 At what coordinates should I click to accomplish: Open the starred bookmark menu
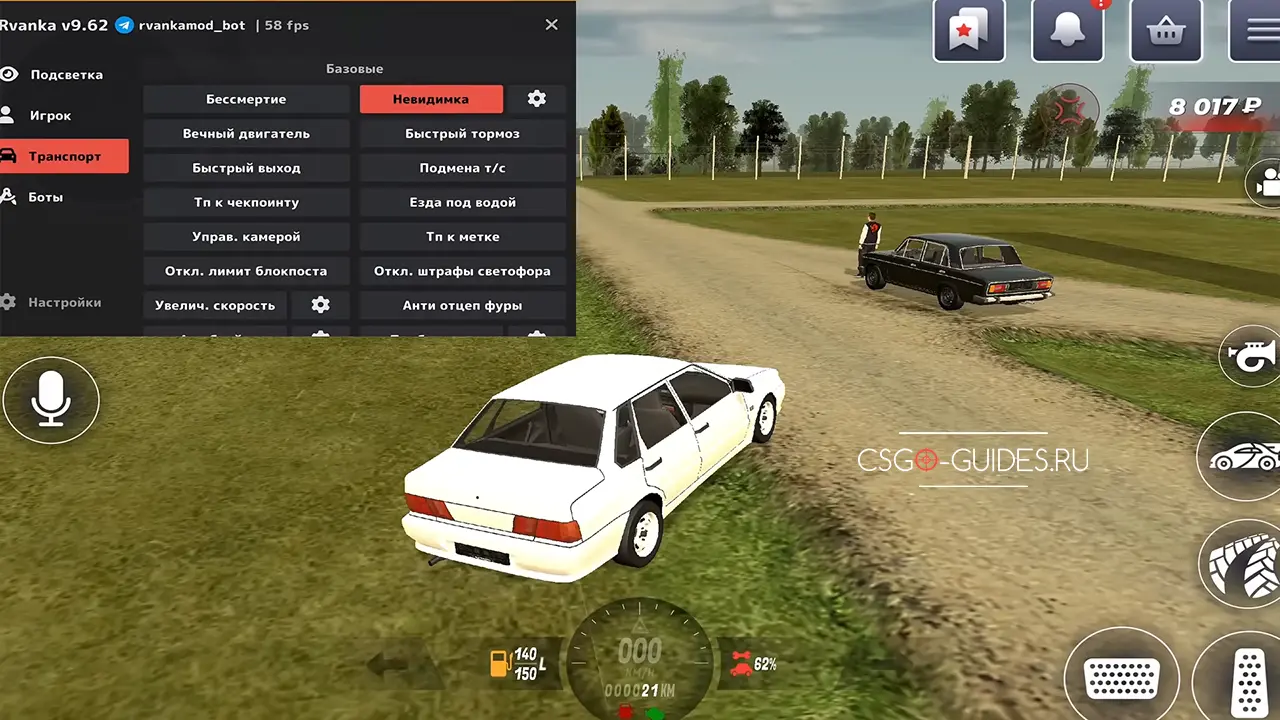click(968, 31)
